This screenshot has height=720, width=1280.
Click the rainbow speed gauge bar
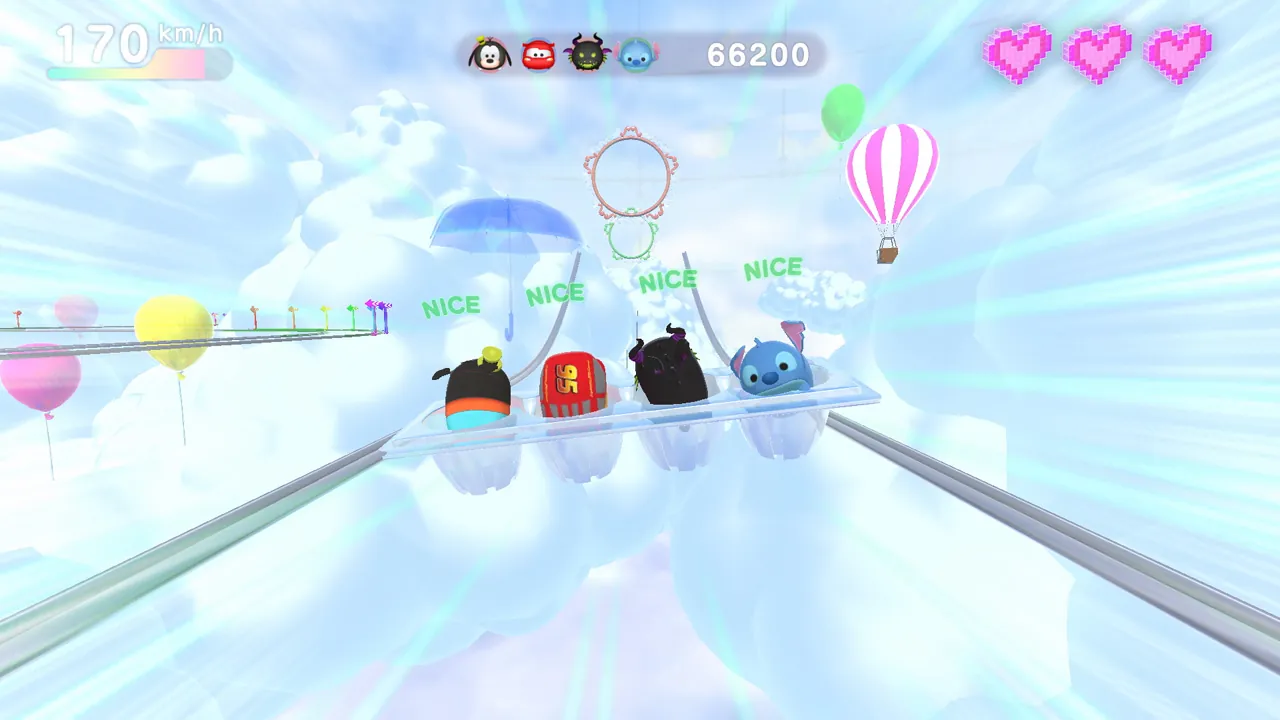(135, 70)
